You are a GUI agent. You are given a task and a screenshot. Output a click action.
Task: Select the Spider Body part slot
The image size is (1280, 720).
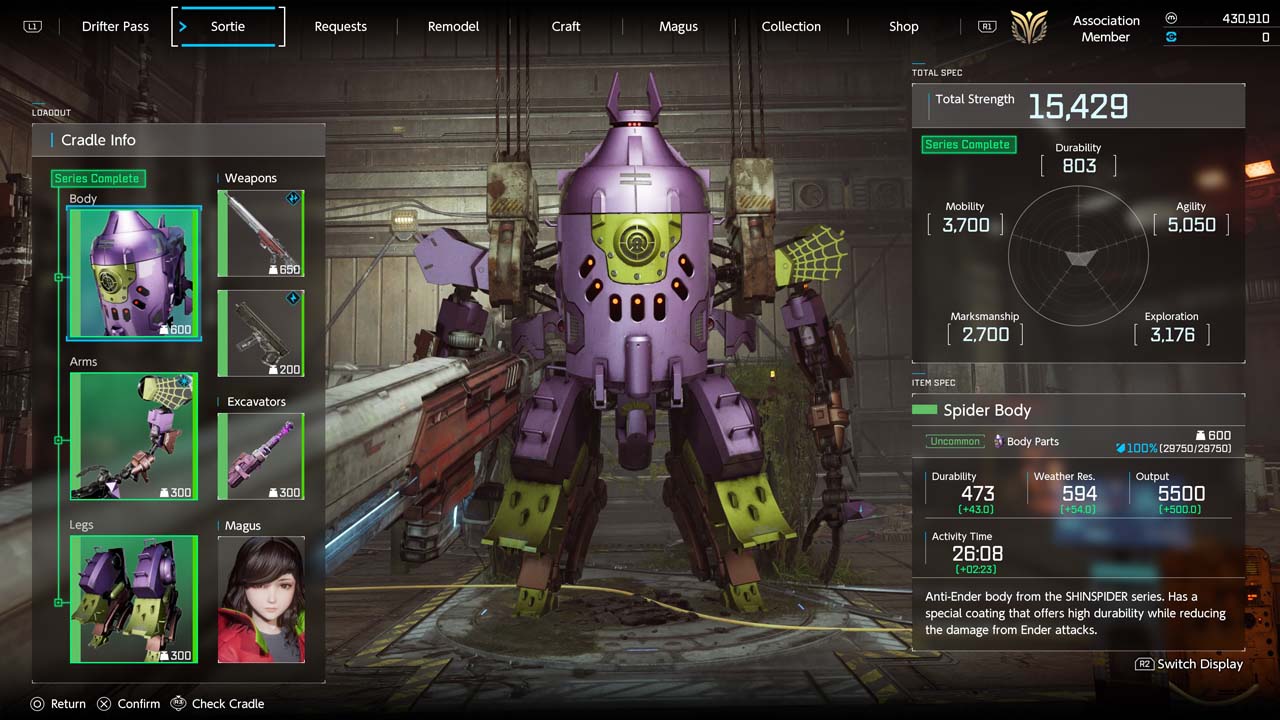coord(134,273)
